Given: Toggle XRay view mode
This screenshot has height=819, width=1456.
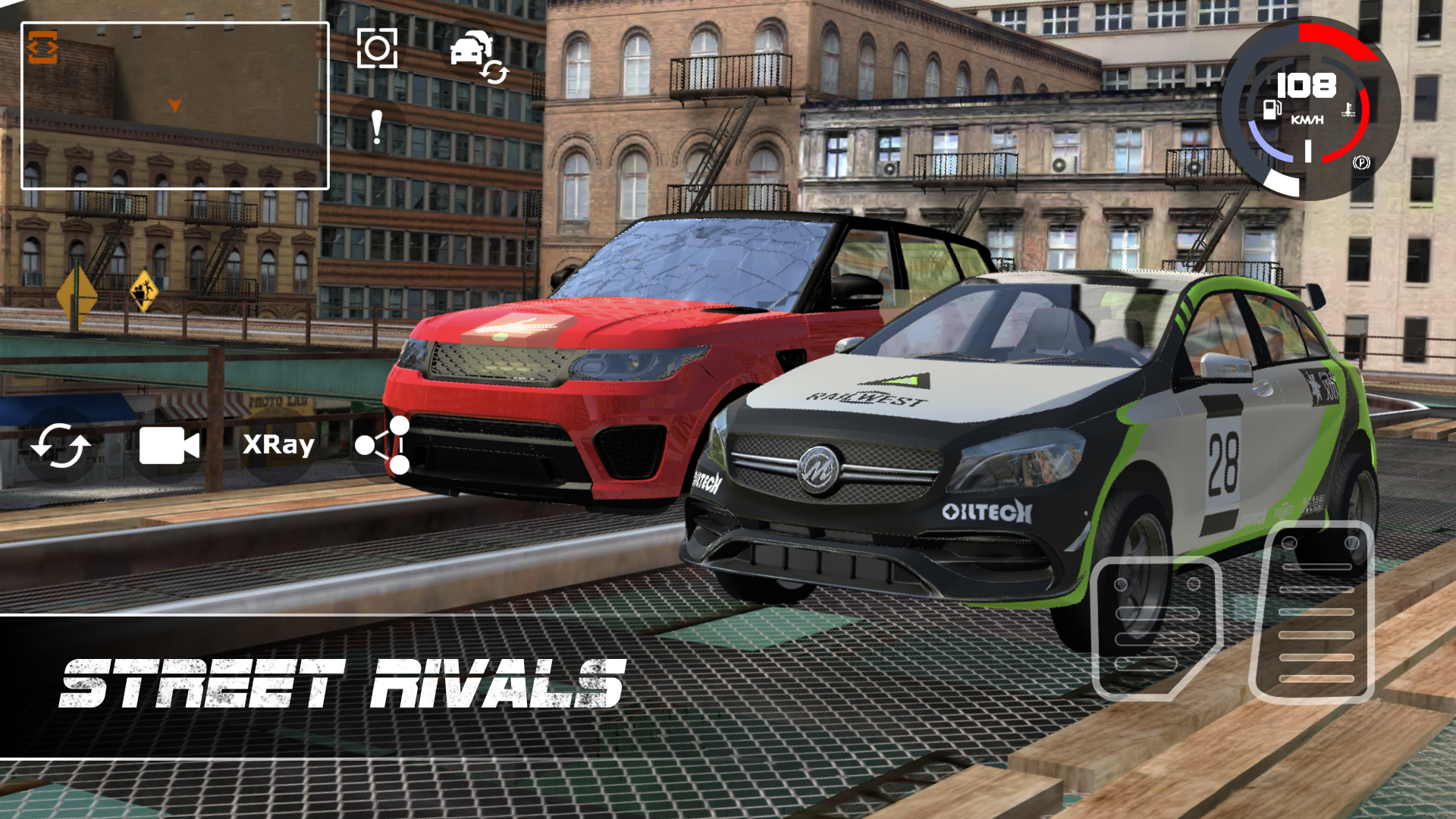Looking at the screenshot, I should coord(278,447).
